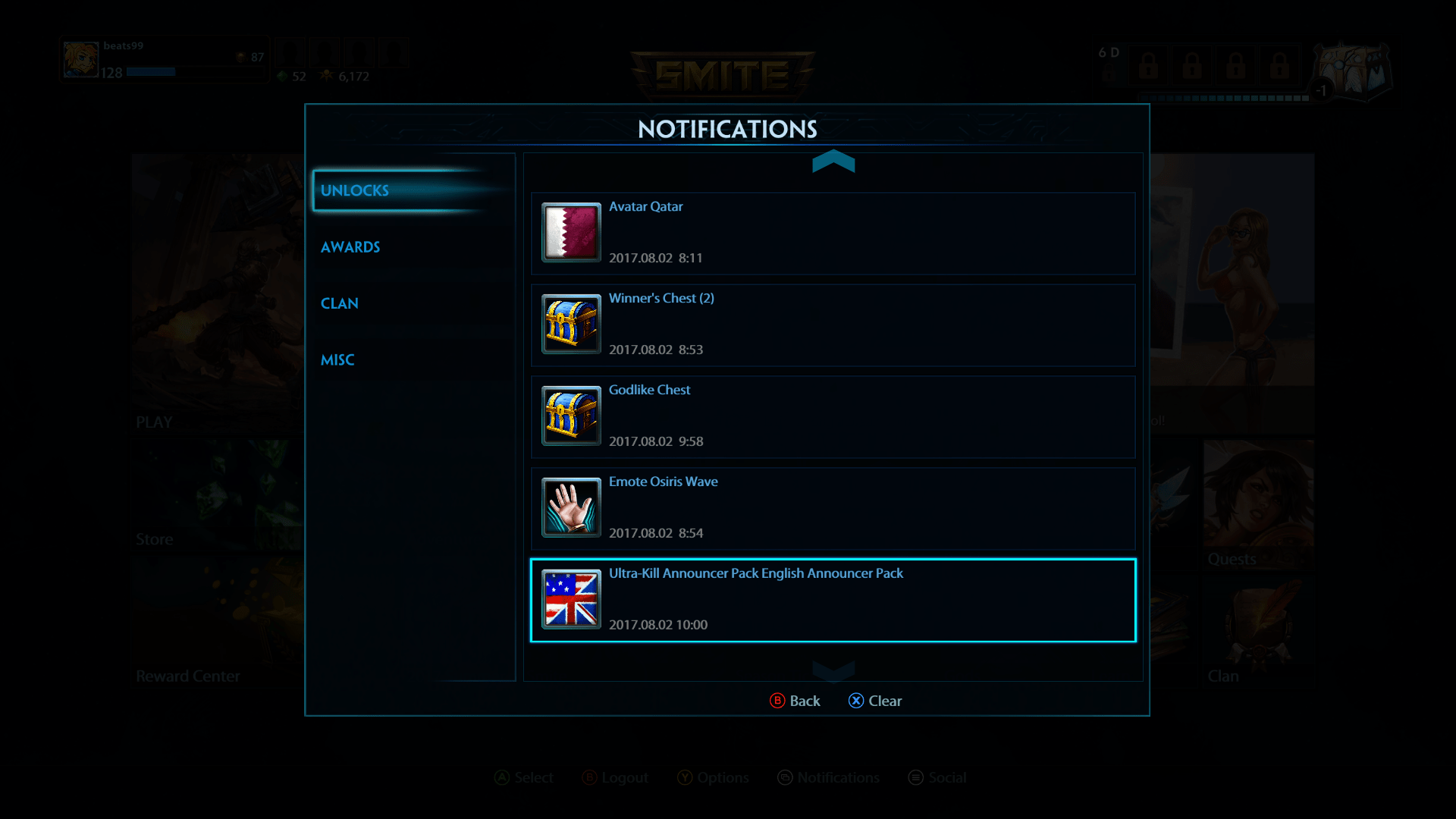Open the CLAN notifications category
Viewport: 1456px width, 819px height.
pyautogui.click(x=340, y=303)
